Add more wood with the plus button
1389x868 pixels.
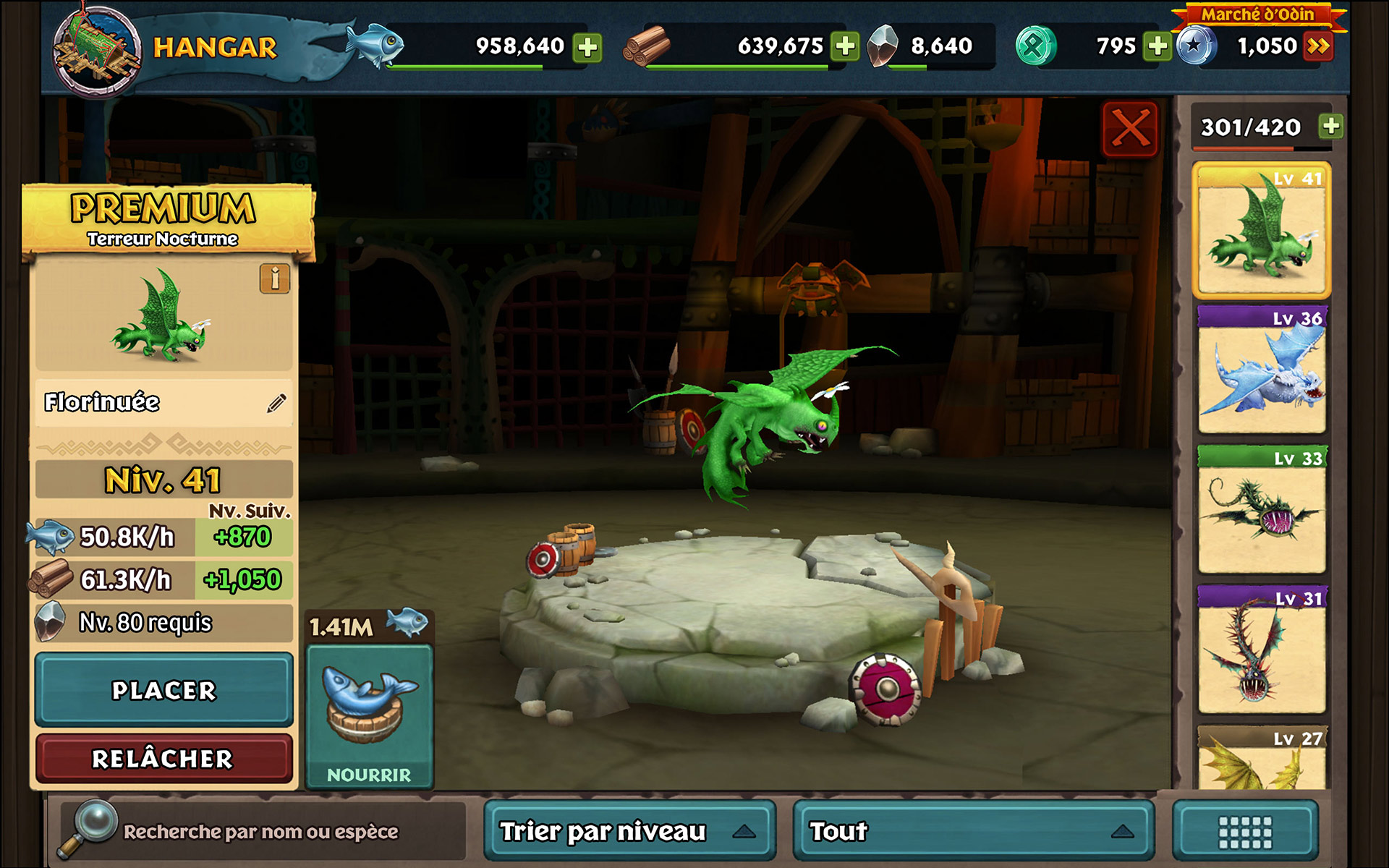pos(845,46)
